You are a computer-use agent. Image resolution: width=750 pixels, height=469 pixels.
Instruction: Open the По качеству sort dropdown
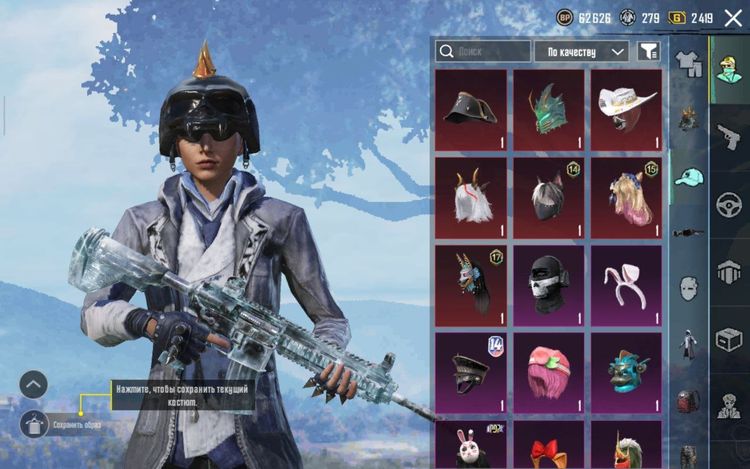581,51
